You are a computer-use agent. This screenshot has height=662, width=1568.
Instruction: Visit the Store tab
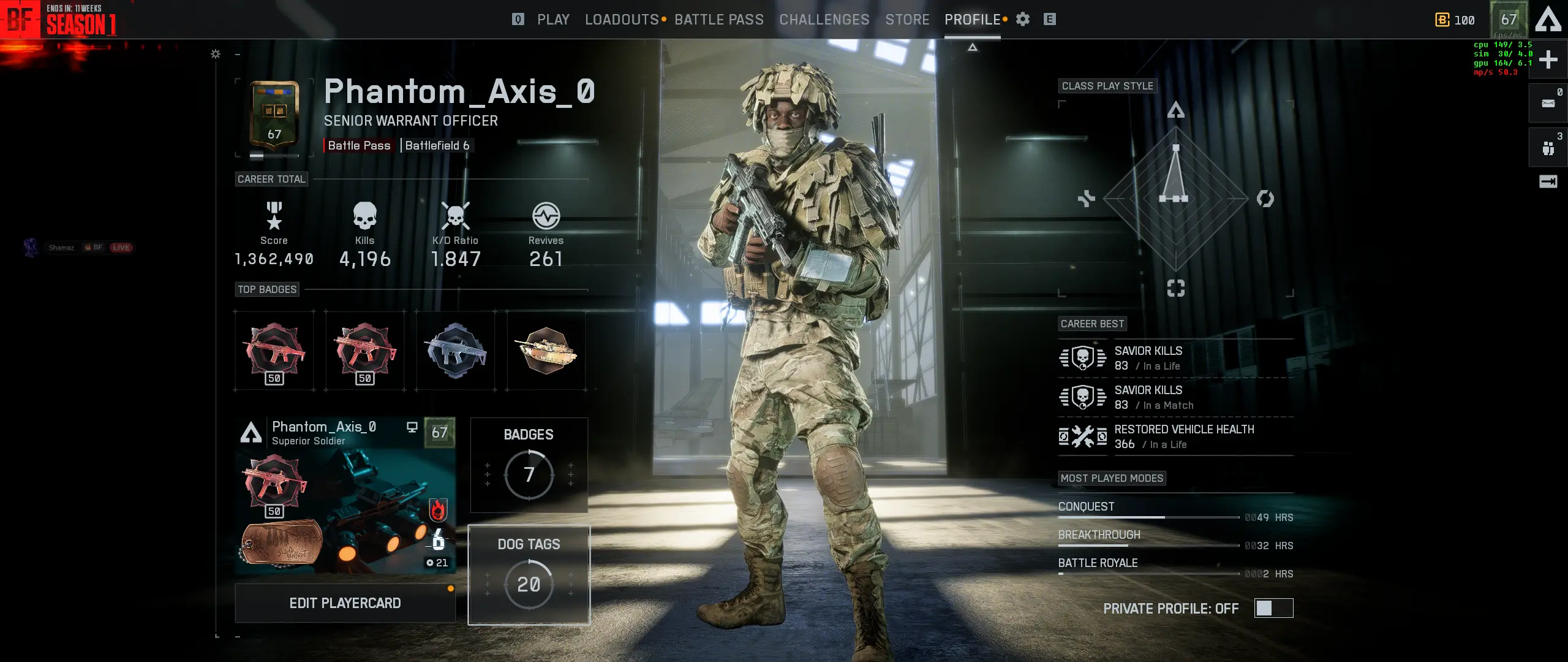click(907, 20)
